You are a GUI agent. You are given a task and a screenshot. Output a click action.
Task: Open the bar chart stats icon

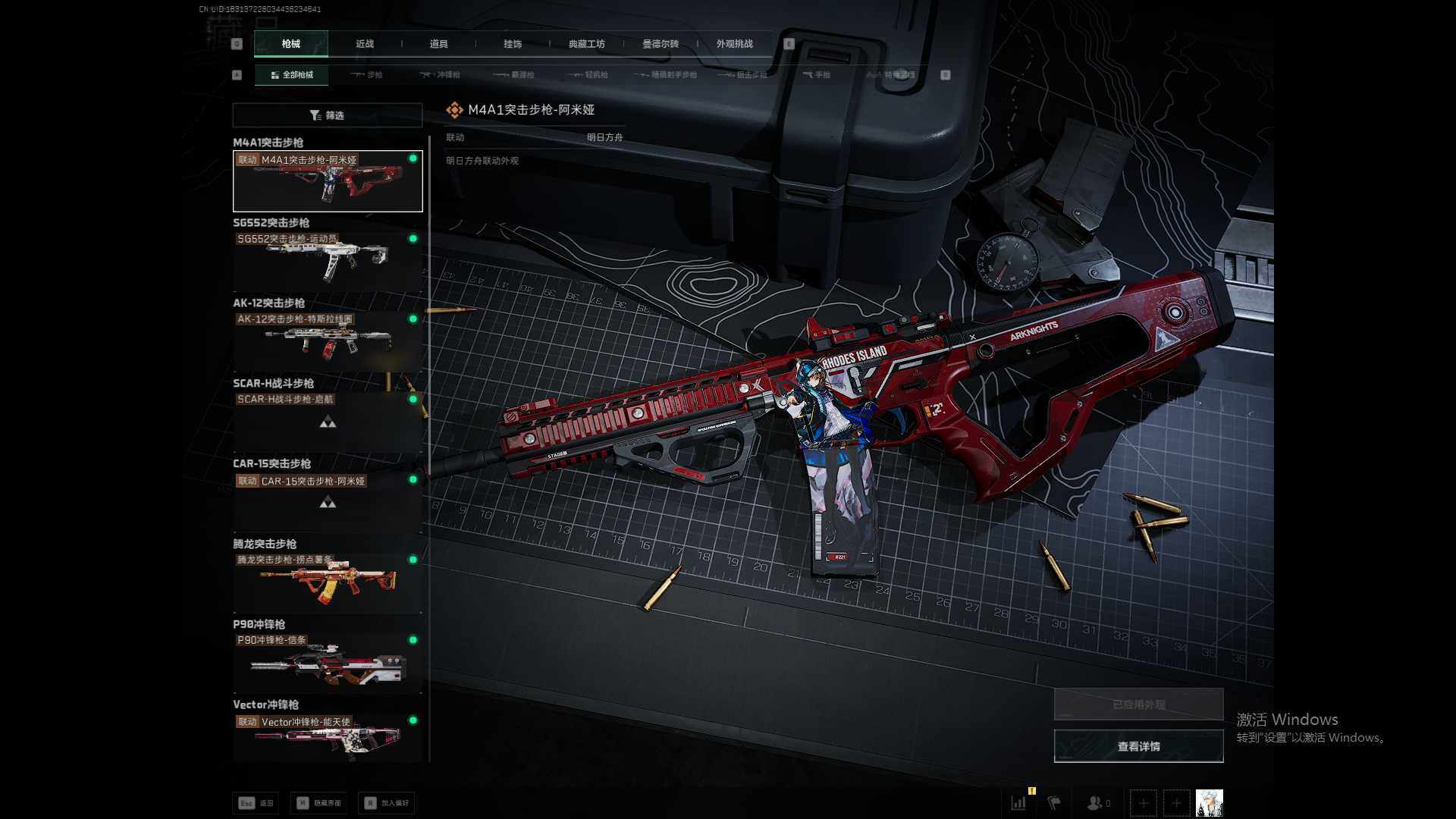1018,802
